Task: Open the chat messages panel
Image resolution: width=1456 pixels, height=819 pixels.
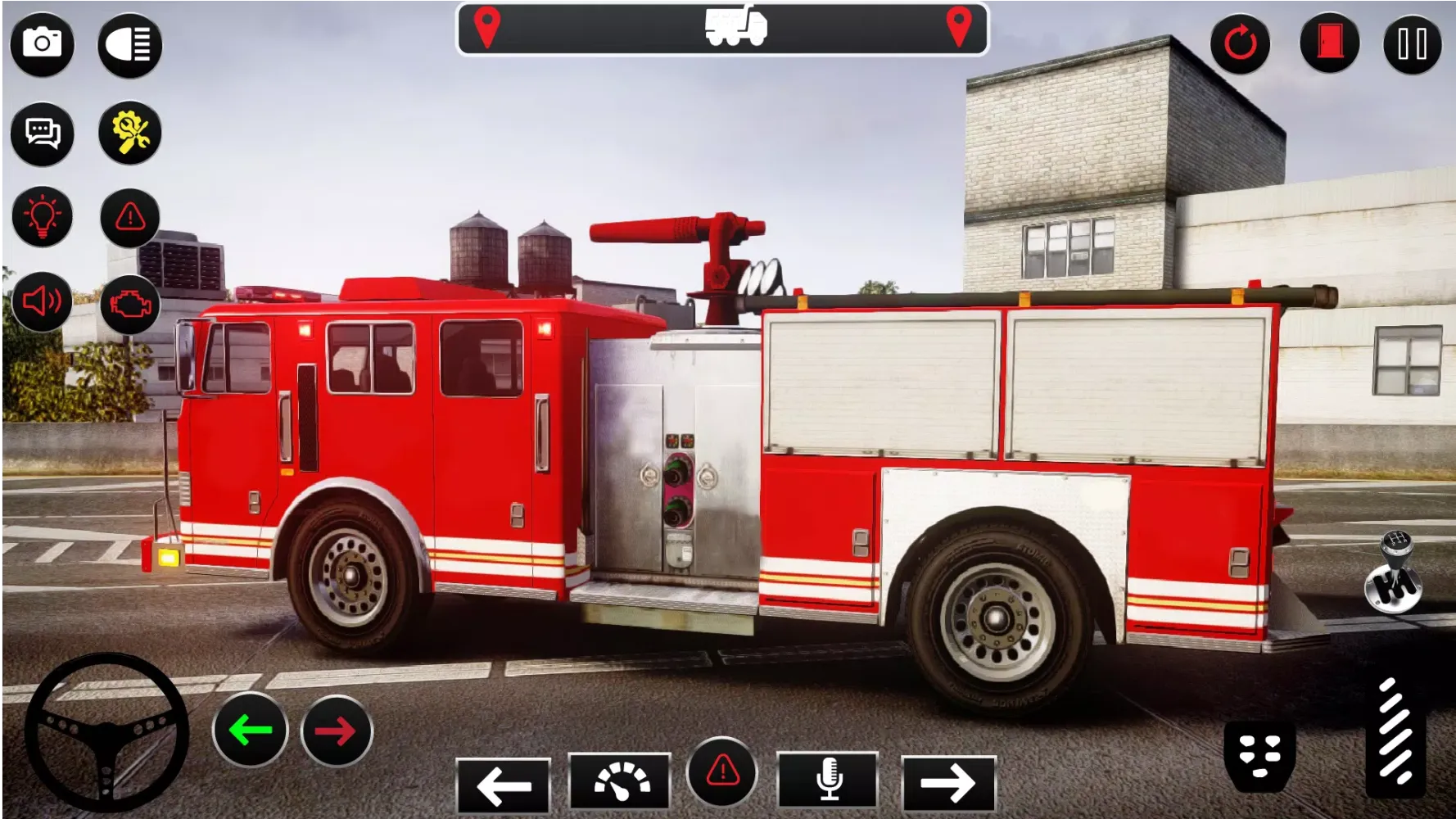Action: pyautogui.click(x=43, y=132)
